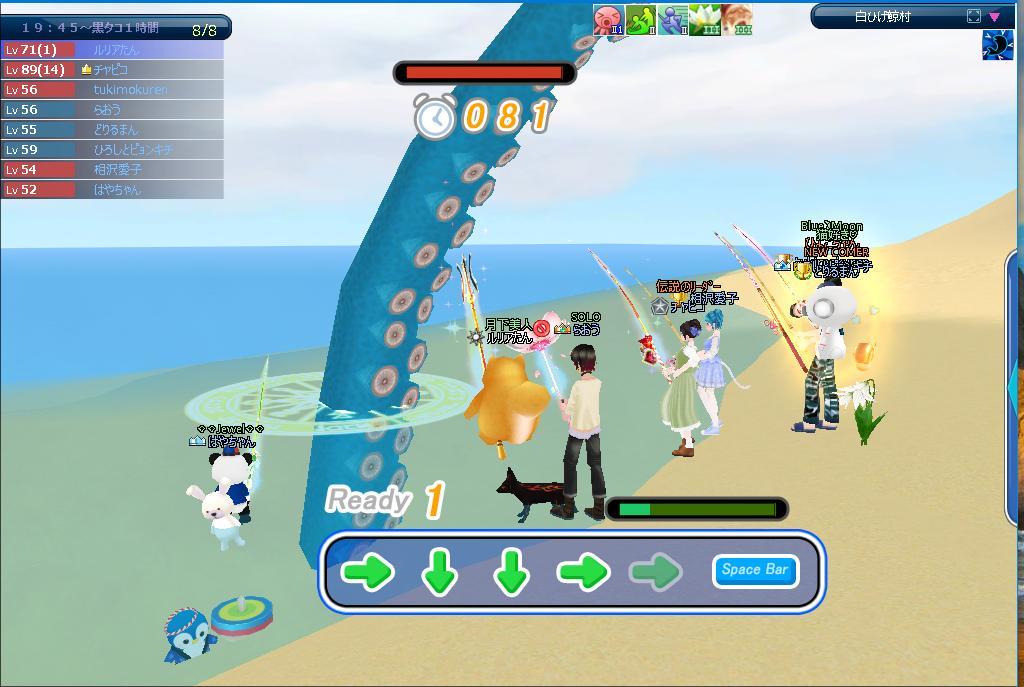Select party member ルリアたん in the list
Image resolution: width=1024 pixels, height=687 pixels.
point(112,49)
